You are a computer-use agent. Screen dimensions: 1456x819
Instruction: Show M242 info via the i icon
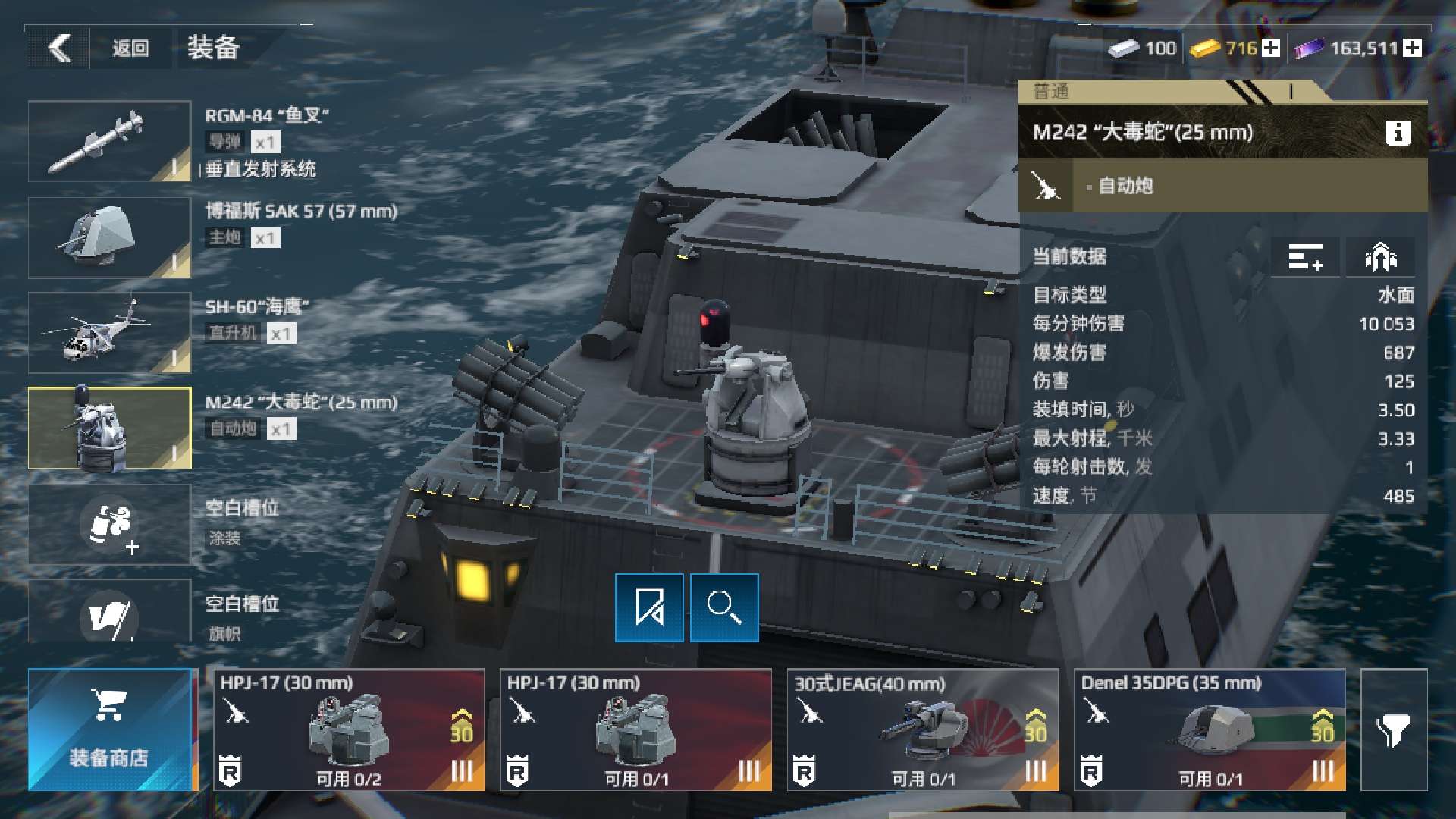pyautogui.click(x=1398, y=133)
